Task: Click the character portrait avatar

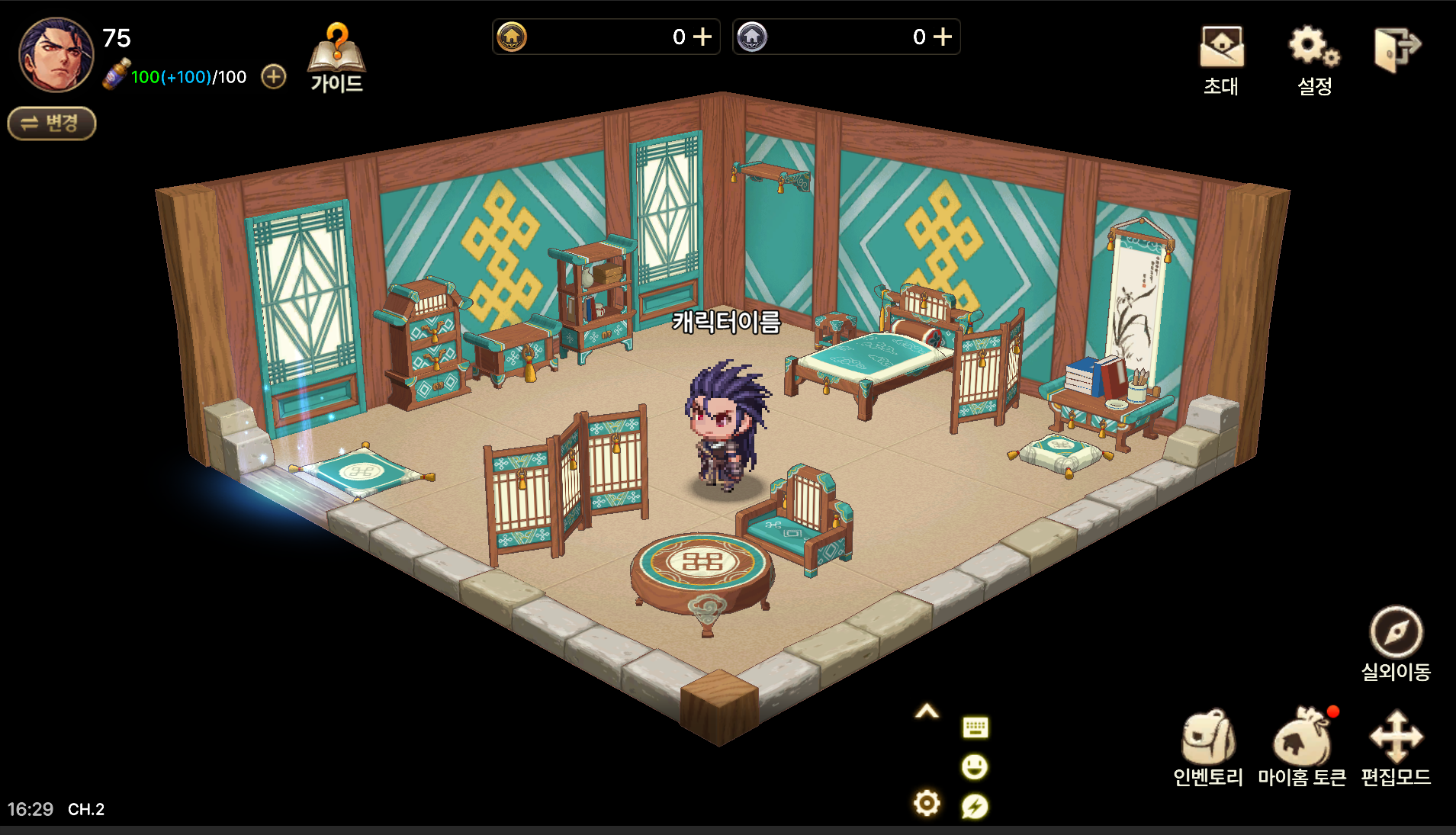Action: (x=56, y=55)
